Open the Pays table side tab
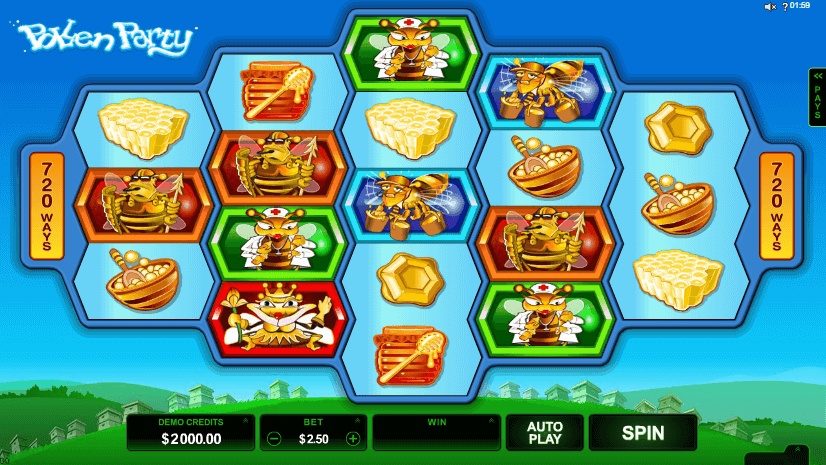The height and width of the screenshot is (465, 826). [817, 97]
